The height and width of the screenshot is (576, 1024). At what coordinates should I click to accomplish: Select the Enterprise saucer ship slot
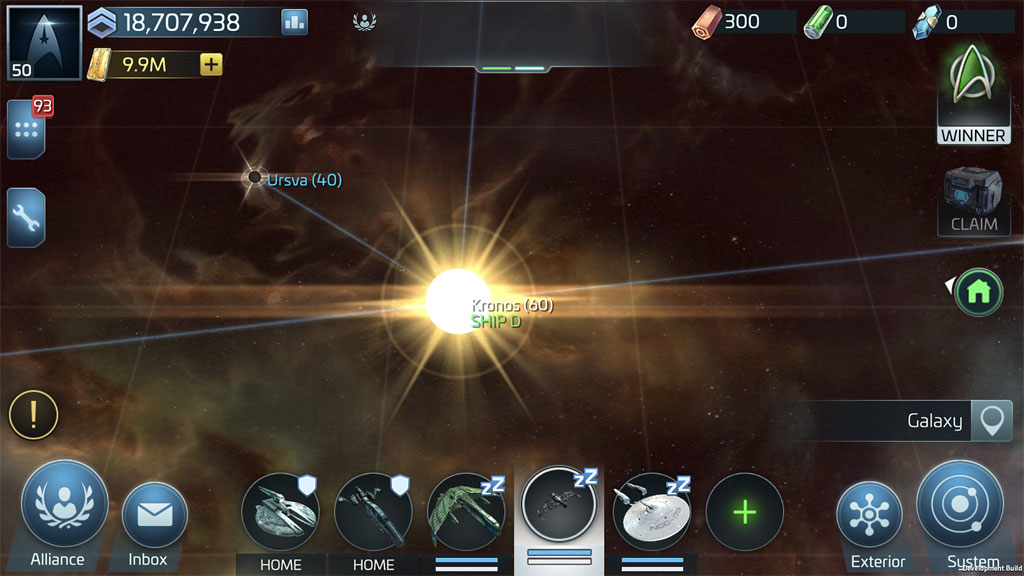[x=652, y=512]
